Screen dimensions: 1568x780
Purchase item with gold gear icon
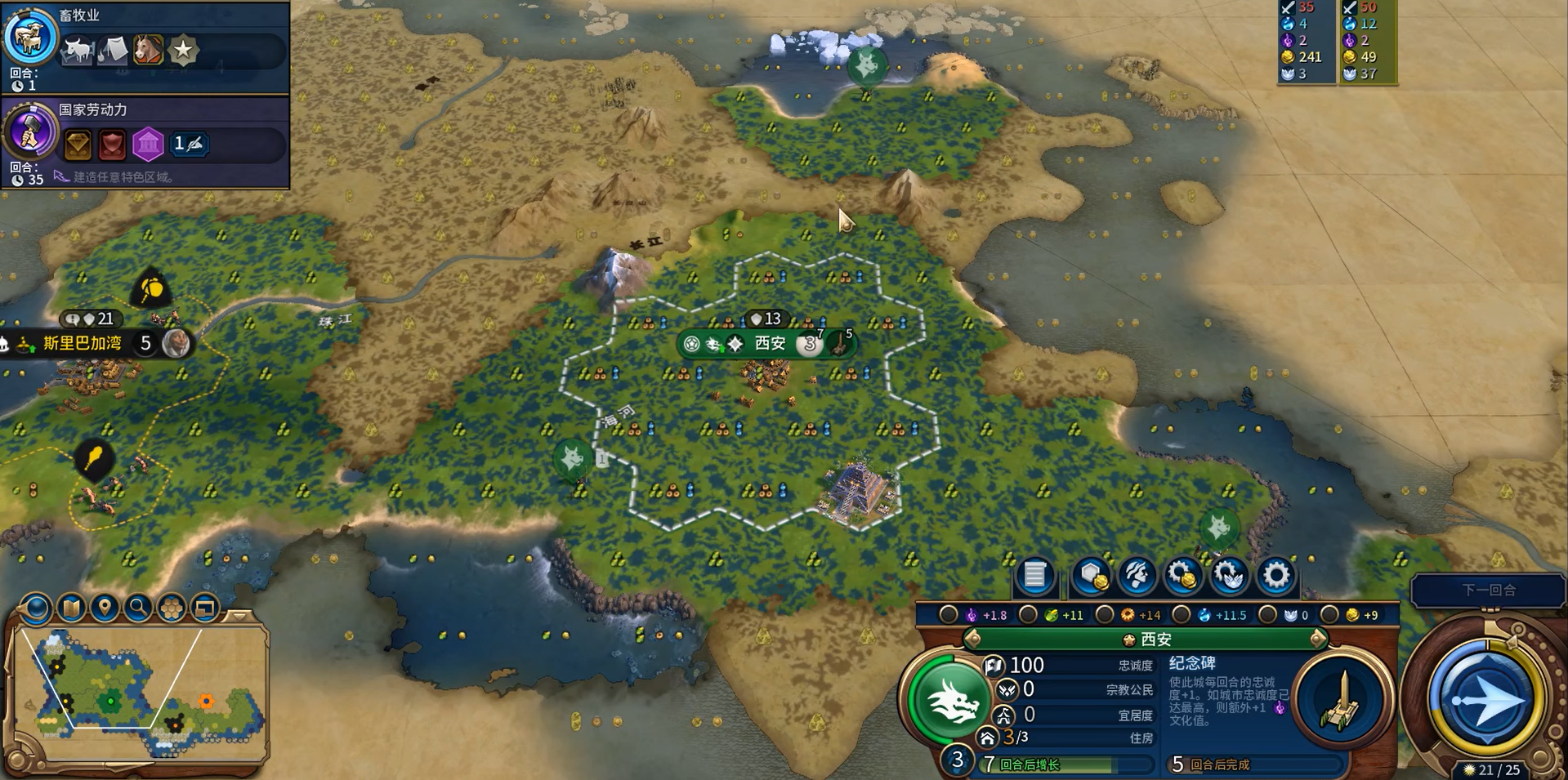[x=1182, y=576]
